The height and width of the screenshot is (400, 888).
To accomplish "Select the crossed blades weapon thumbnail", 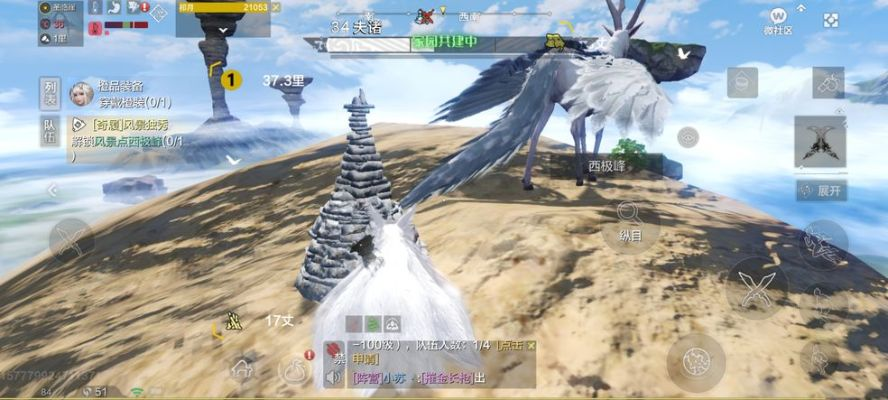I will click(x=820, y=141).
